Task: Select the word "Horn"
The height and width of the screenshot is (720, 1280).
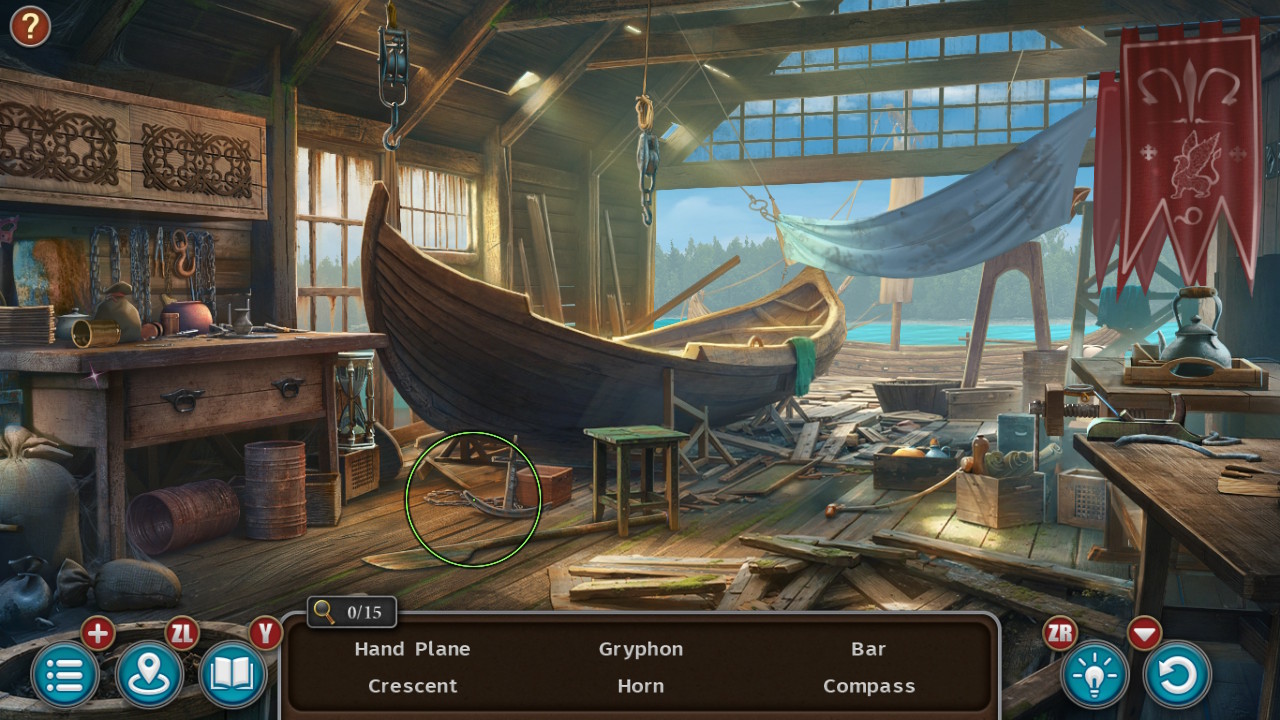Action: pyautogui.click(x=640, y=686)
